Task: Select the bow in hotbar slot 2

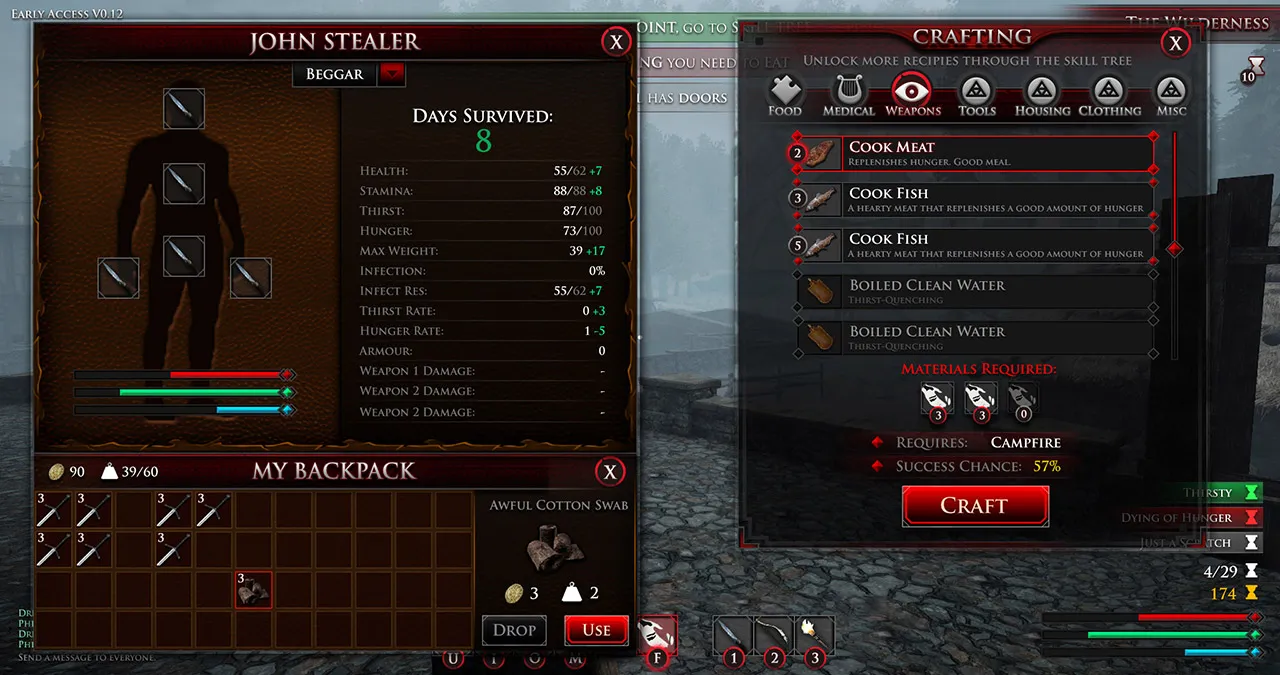Action: [773, 634]
